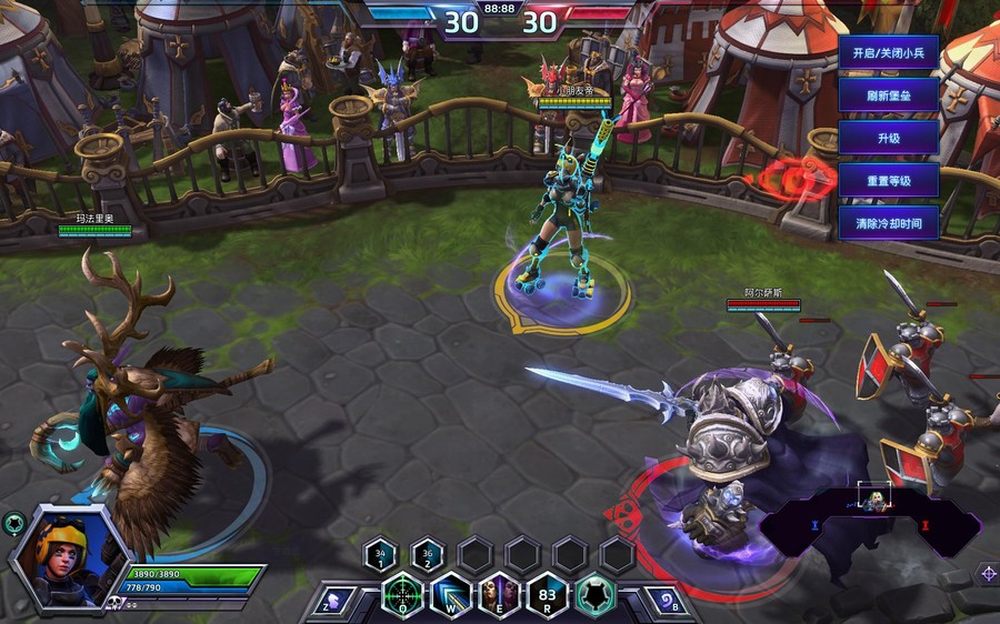Screen dimensions: 1000x624
Task: Use the activated item in slot 2
Action: point(428,554)
